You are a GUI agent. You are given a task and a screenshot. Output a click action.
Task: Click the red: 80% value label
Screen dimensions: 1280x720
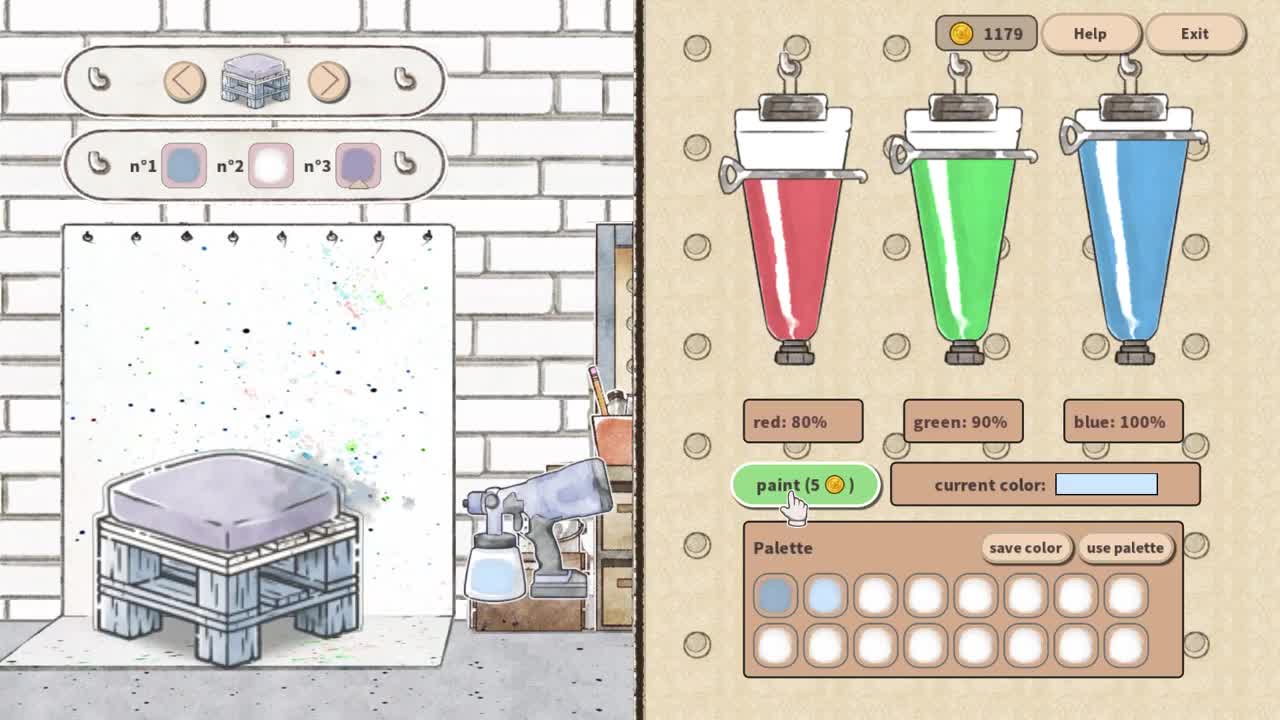[x=801, y=421]
